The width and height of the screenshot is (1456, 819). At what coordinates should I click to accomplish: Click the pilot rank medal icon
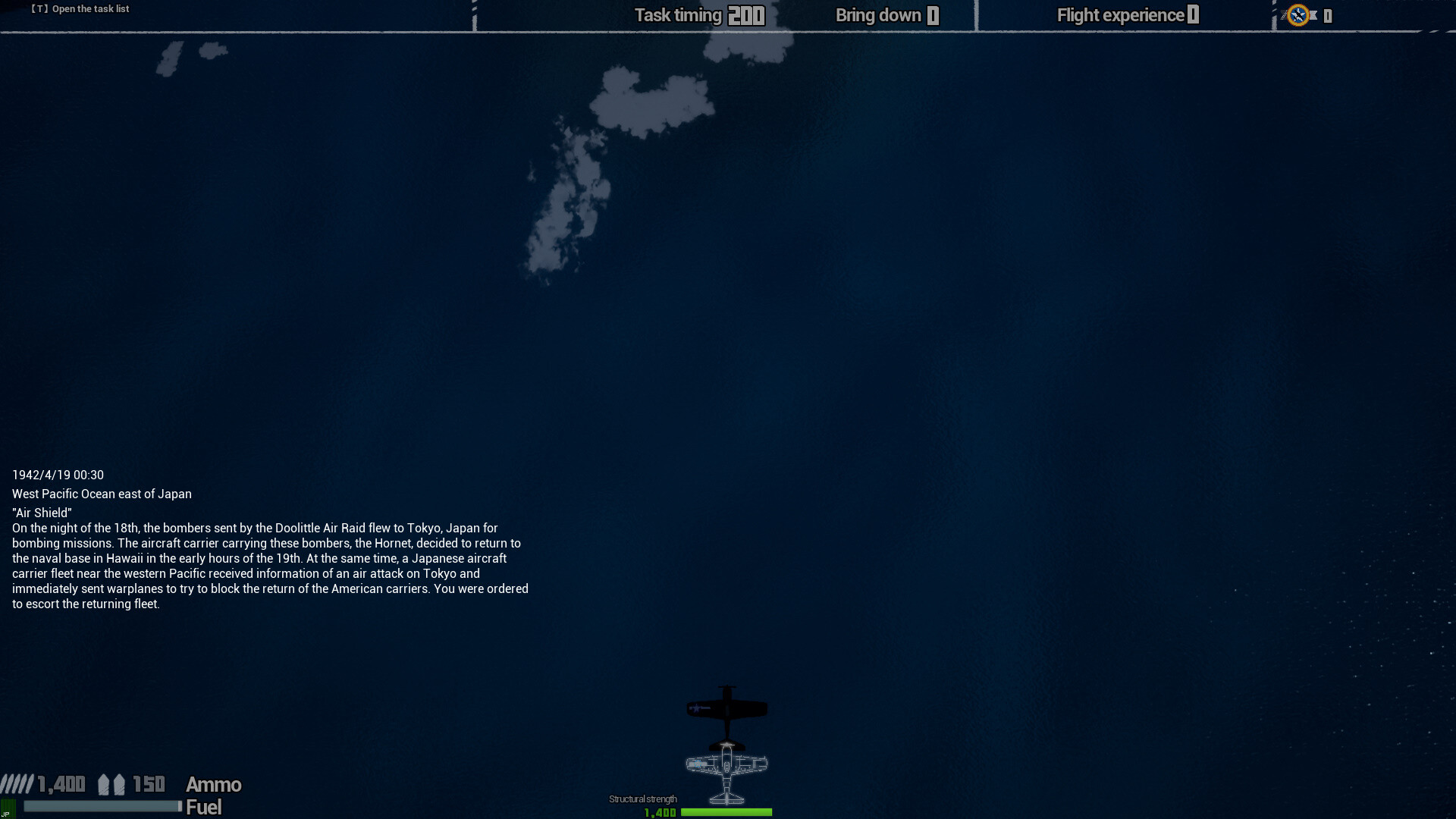point(1298,14)
